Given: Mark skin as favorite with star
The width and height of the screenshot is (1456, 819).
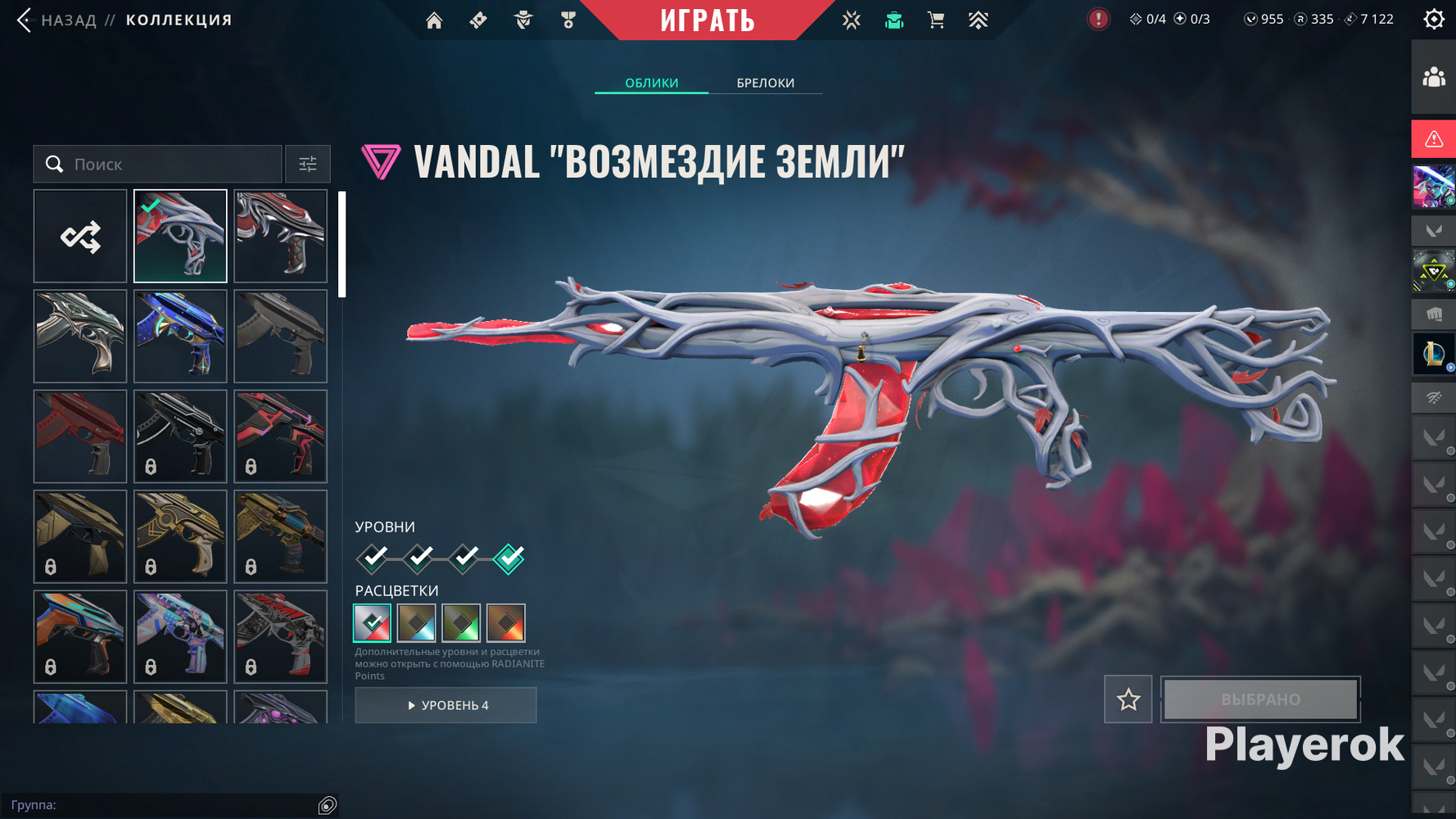Looking at the screenshot, I should click(x=1128, y=699).
